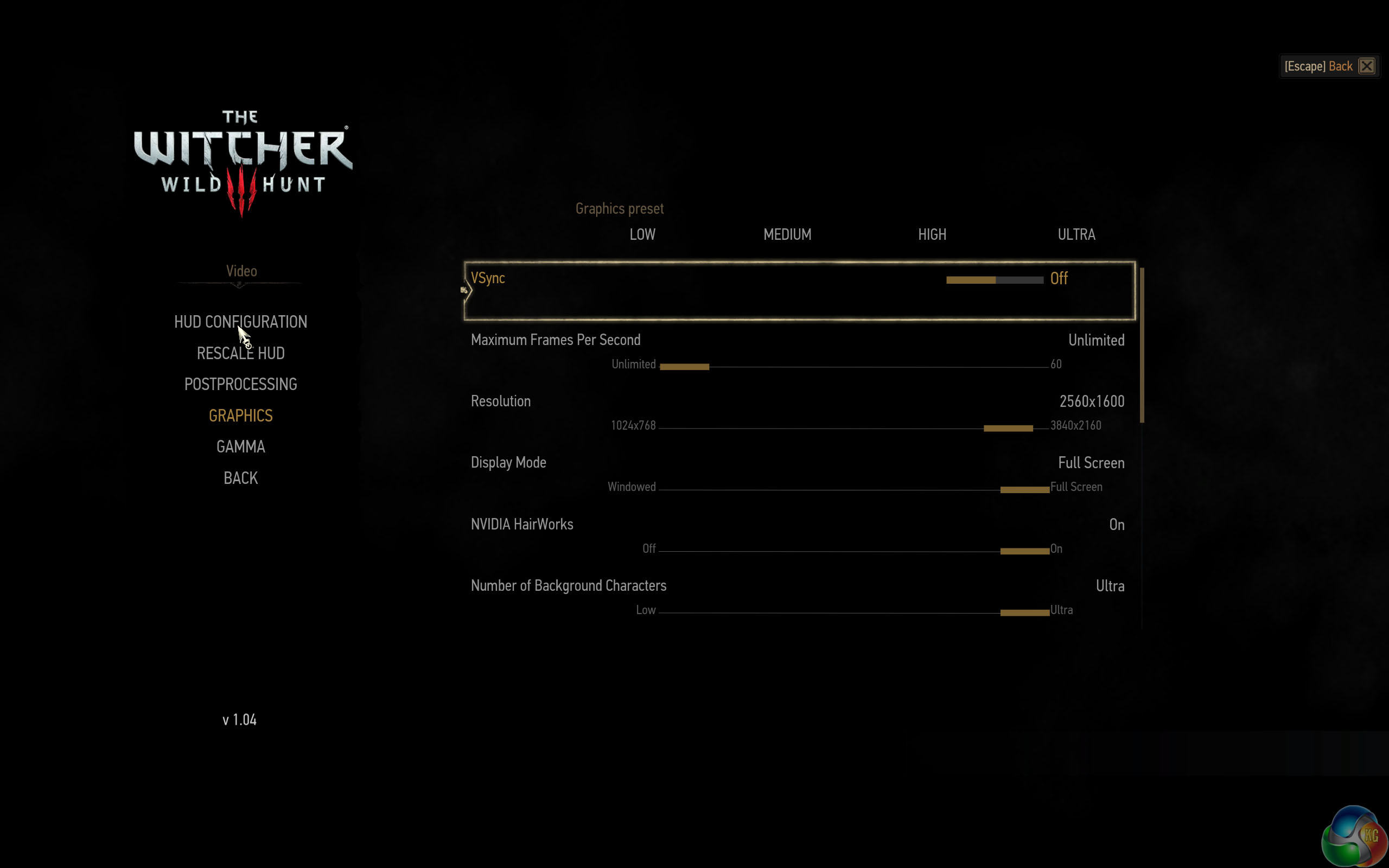1389x868 pixels.
Task: Select the Rescale HUD menu entry
Action: 240,353
